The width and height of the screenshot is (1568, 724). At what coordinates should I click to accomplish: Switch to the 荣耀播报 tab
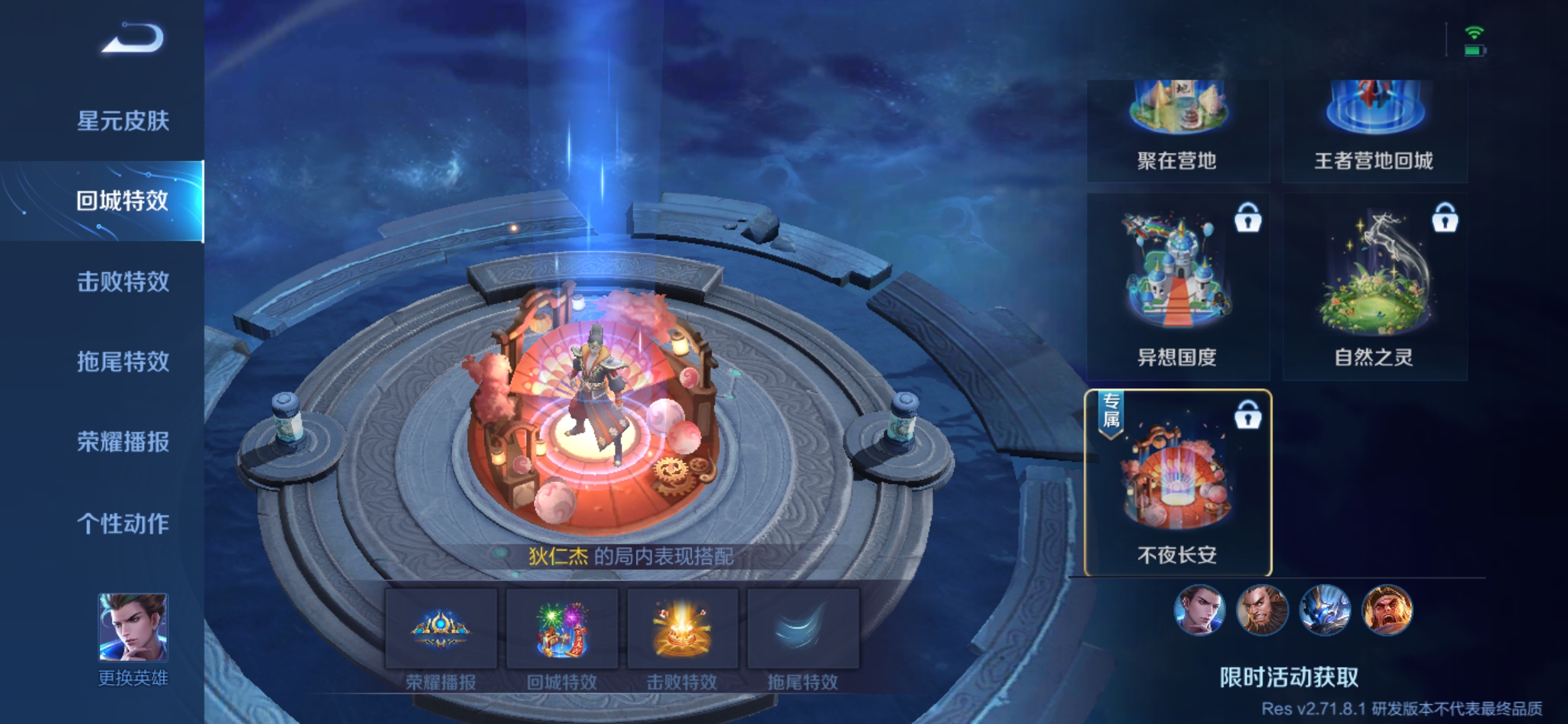[123, 442]
